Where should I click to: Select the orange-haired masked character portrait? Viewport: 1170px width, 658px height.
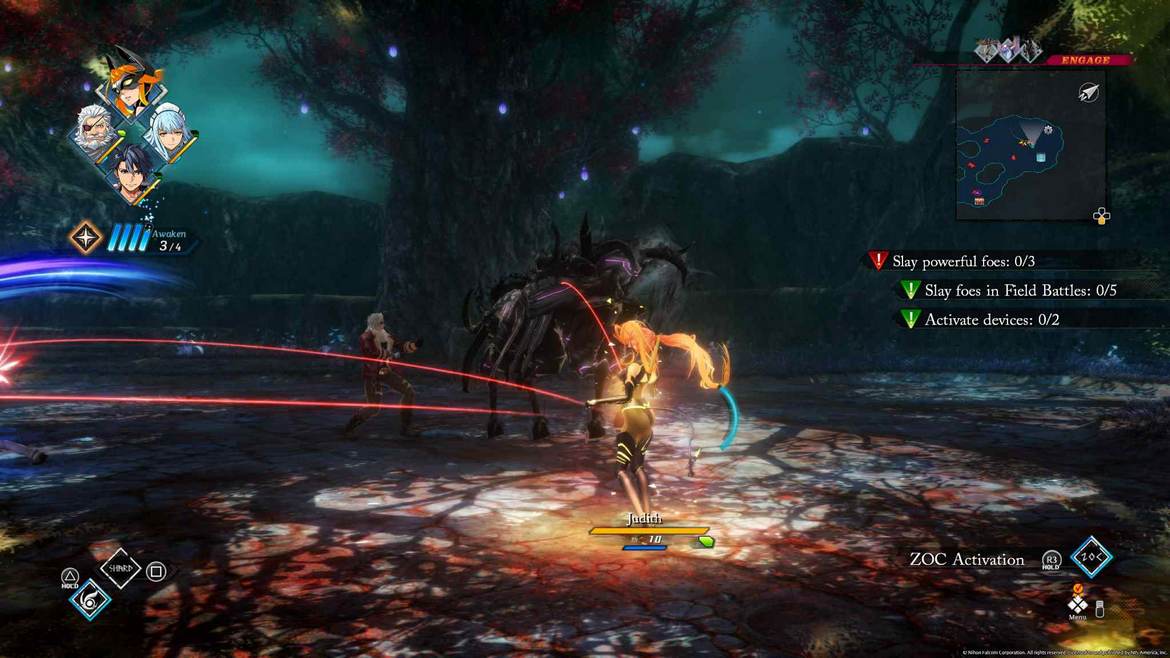click(x=133, y=81)
